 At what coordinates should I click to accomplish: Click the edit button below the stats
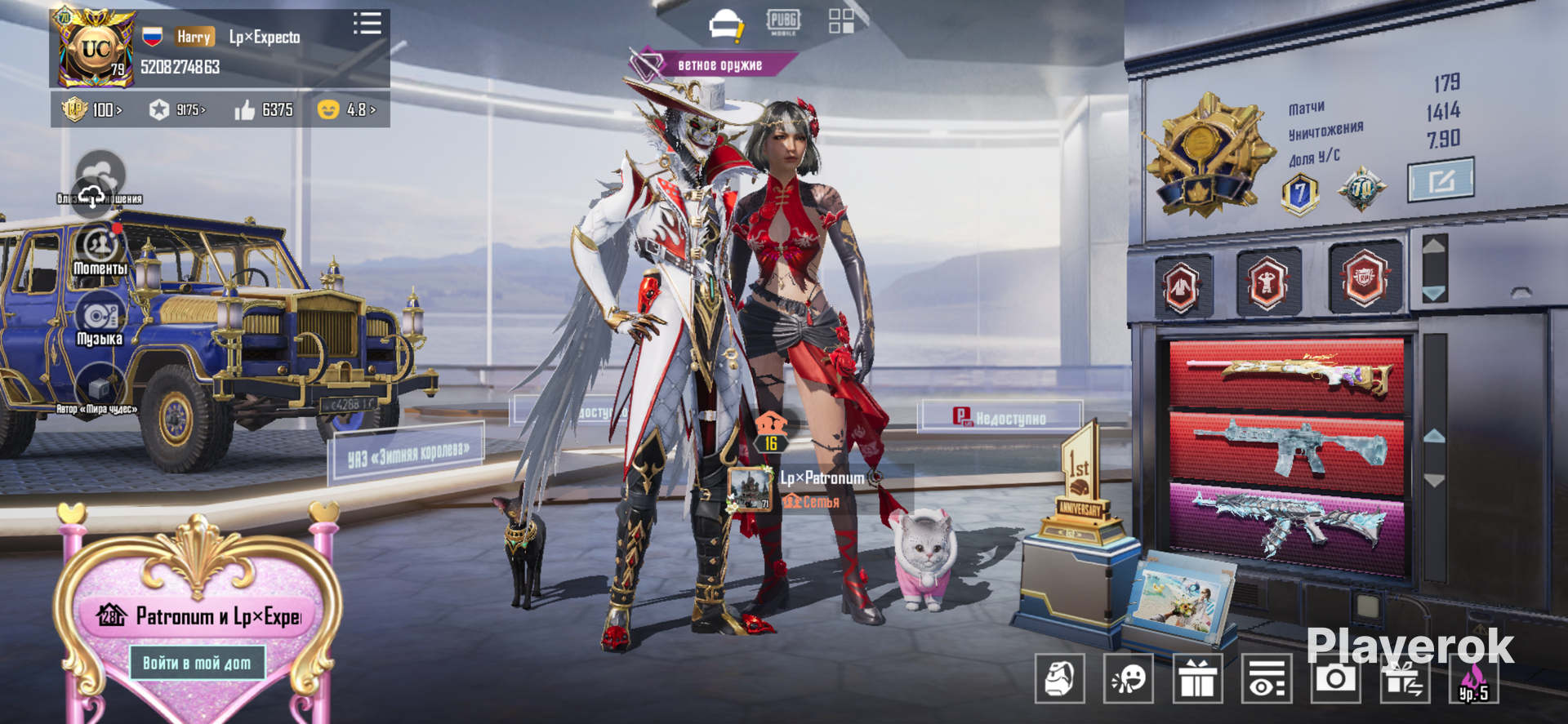[1441, 180]
